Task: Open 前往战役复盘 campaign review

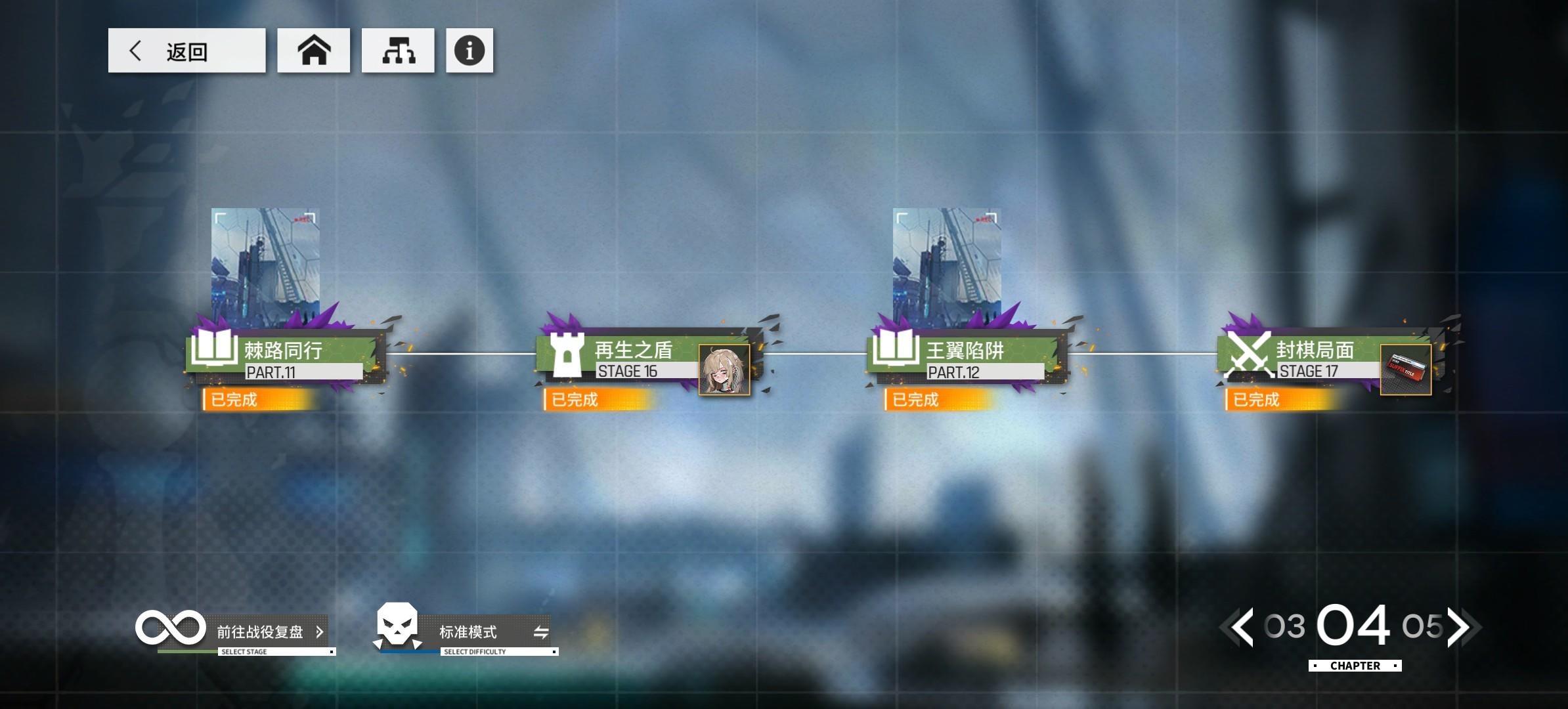Action: pyautogui.click(x=260, y=632)
